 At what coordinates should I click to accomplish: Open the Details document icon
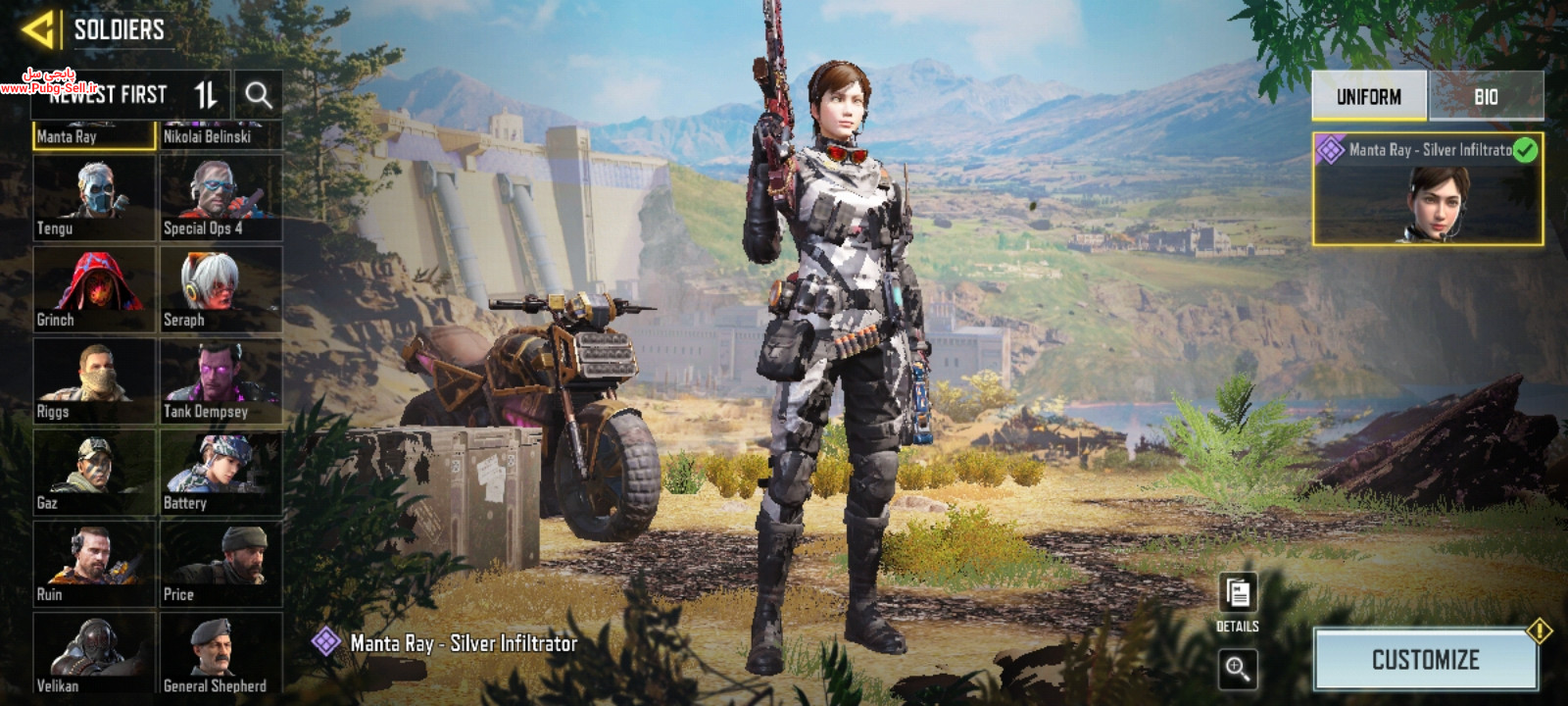[x=1238, y=594]
